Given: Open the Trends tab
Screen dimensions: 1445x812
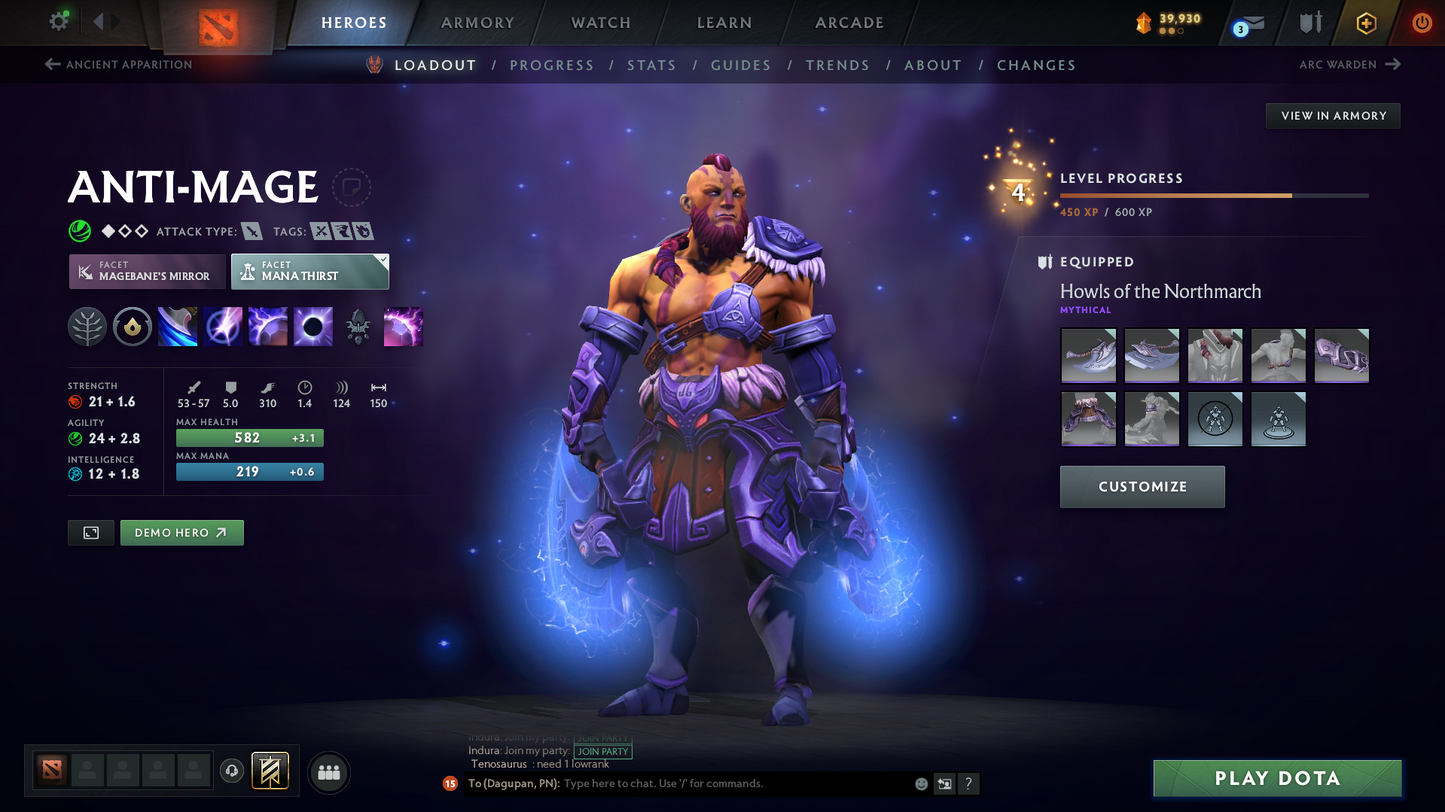Looking at the screenshot, I should point(837,65).
